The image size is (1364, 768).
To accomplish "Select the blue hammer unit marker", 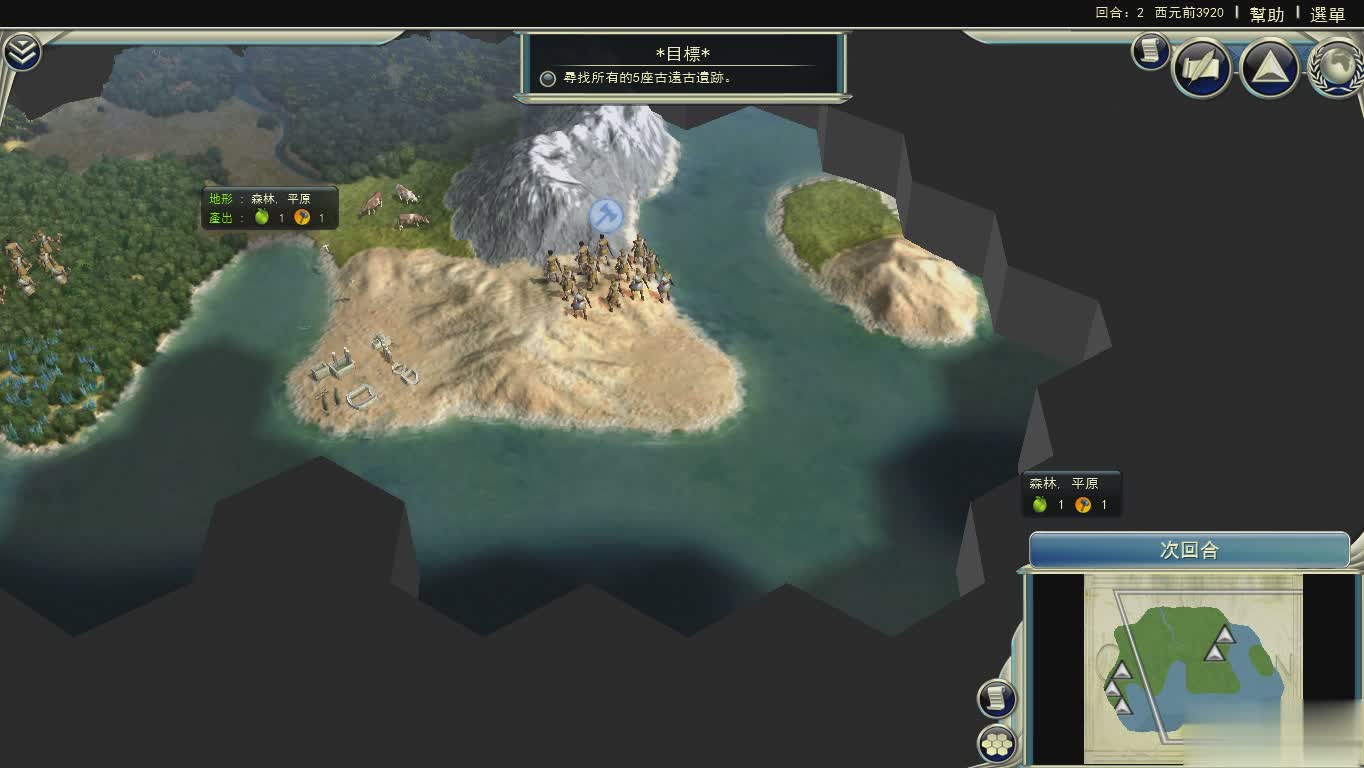I will tap(605, 214).
